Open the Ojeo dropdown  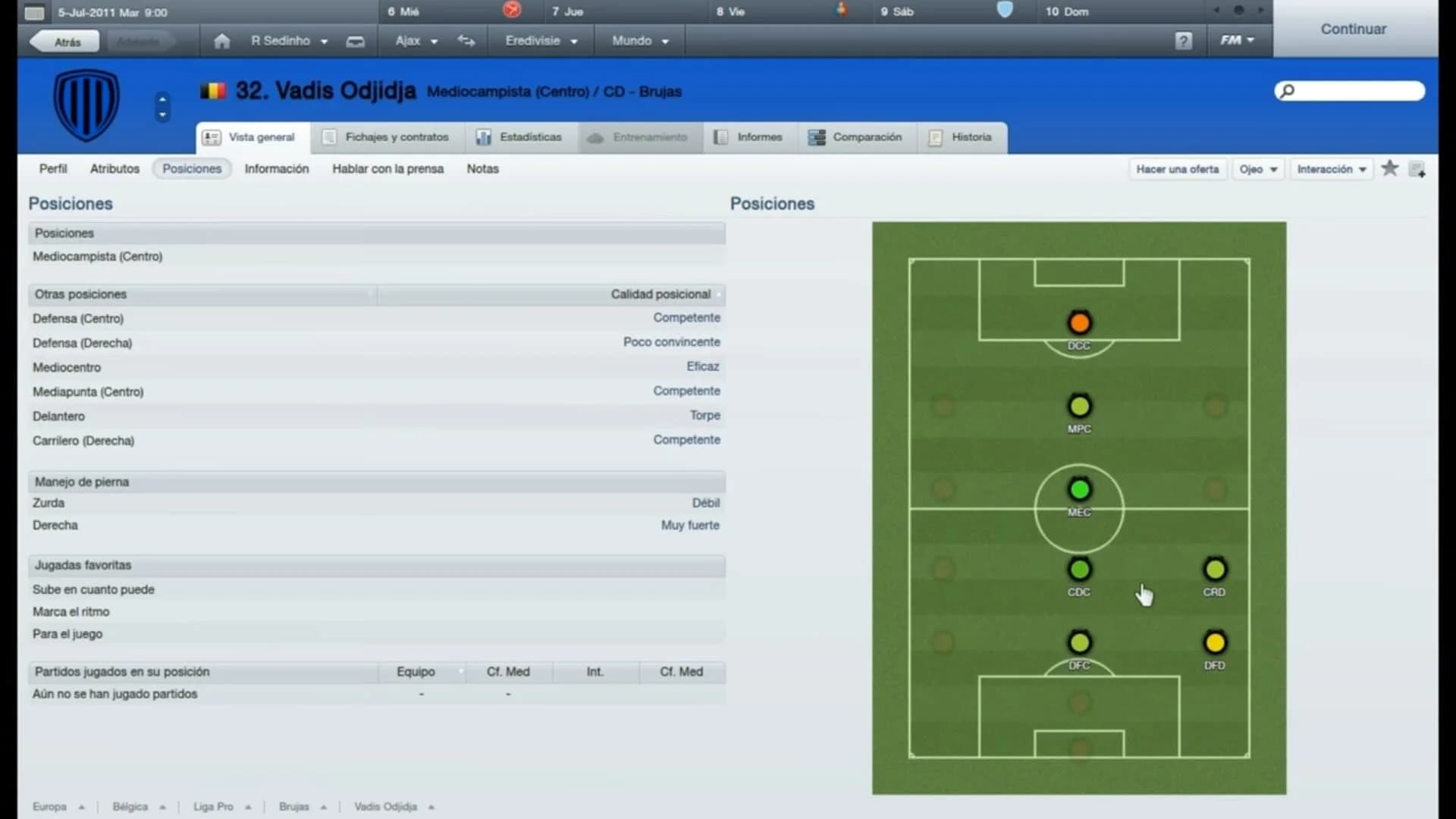[x=1258, y=169]
